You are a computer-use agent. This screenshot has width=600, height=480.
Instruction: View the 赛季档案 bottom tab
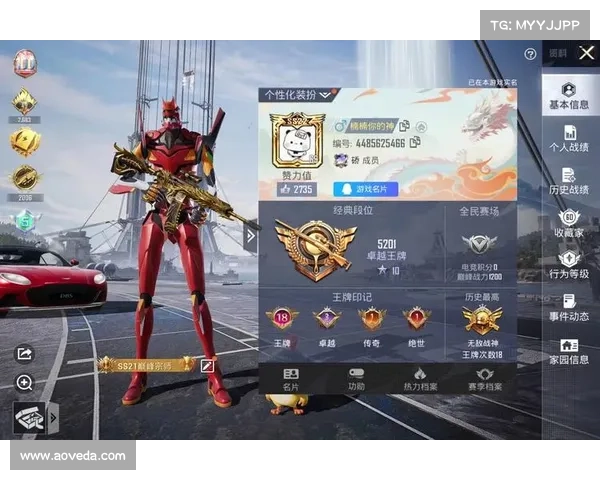(x=484, y=378)
